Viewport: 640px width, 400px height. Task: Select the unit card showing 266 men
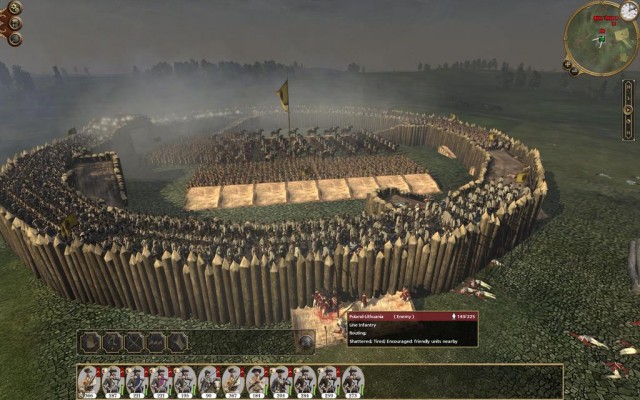88,381
